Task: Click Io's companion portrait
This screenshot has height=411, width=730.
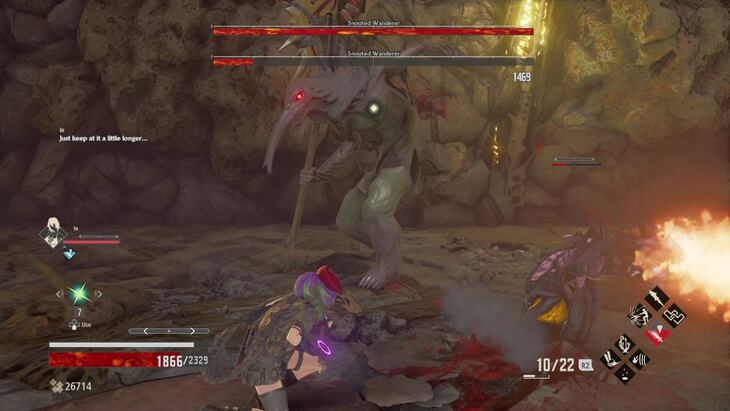Action: coord(52,233)
